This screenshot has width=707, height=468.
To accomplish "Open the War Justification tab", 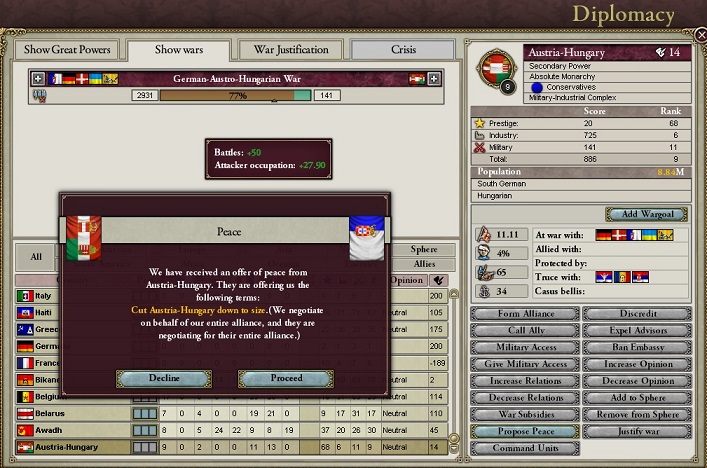I will [291, 50].
